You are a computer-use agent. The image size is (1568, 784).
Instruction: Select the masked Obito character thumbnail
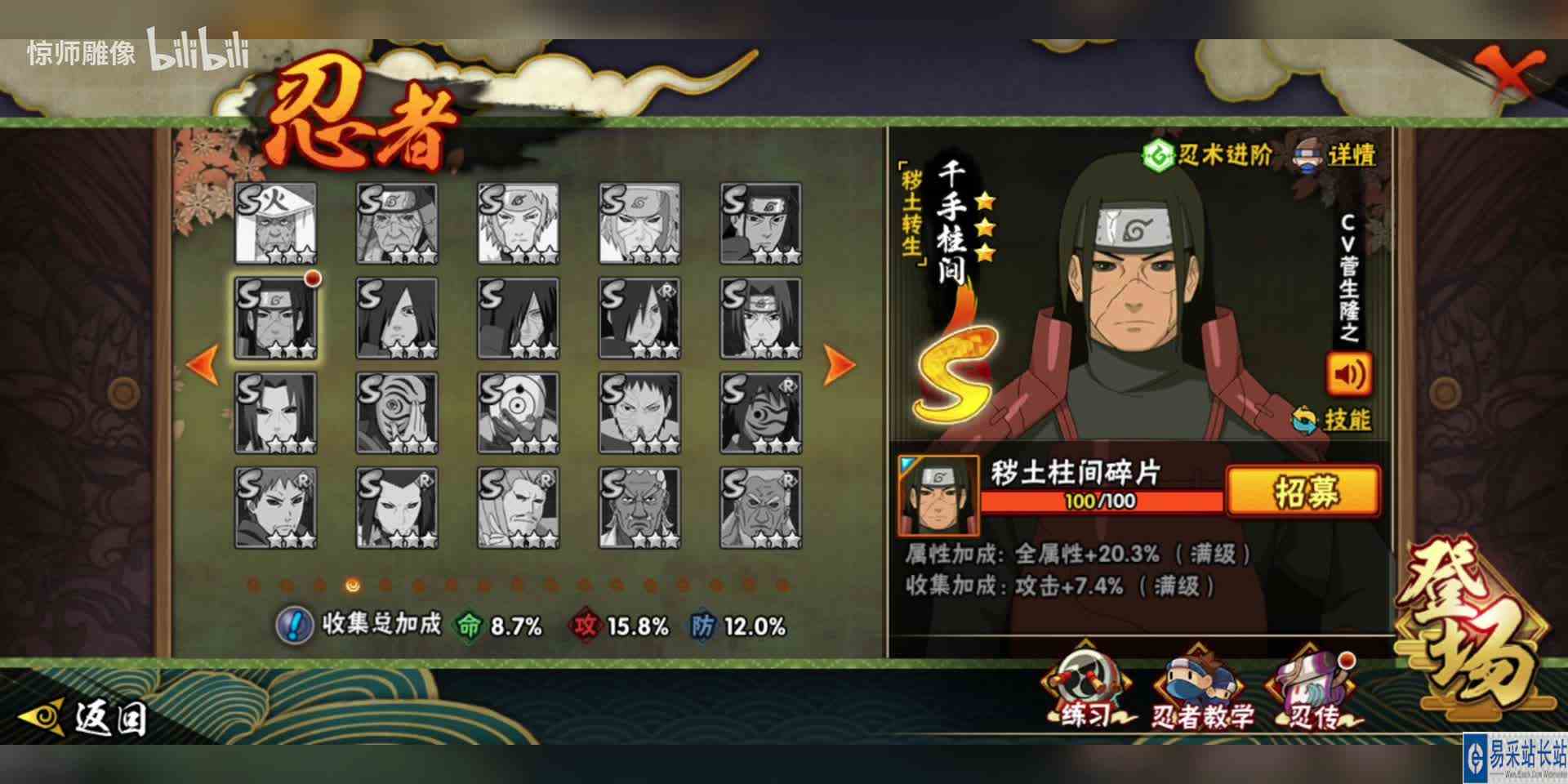click(396, 412)
